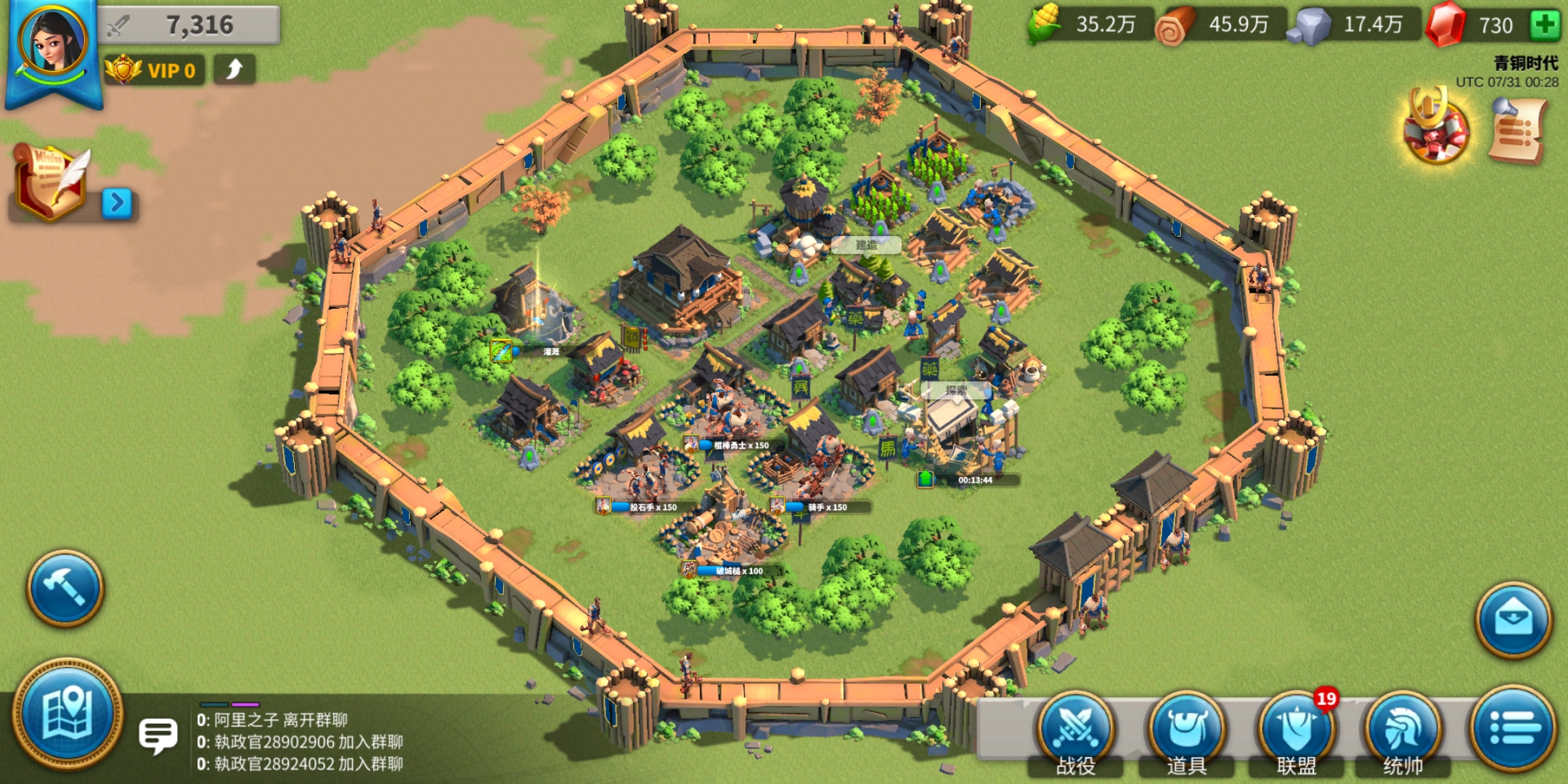Open the 道具 items bag

point(1186,732)
